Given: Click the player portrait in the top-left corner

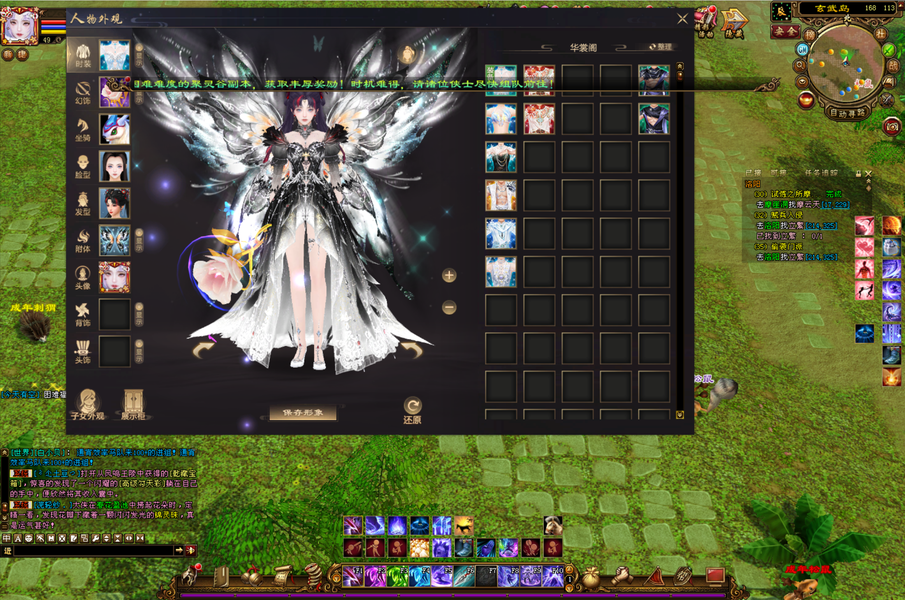Looking at the screenshot, I should click(x=18, y=25).
